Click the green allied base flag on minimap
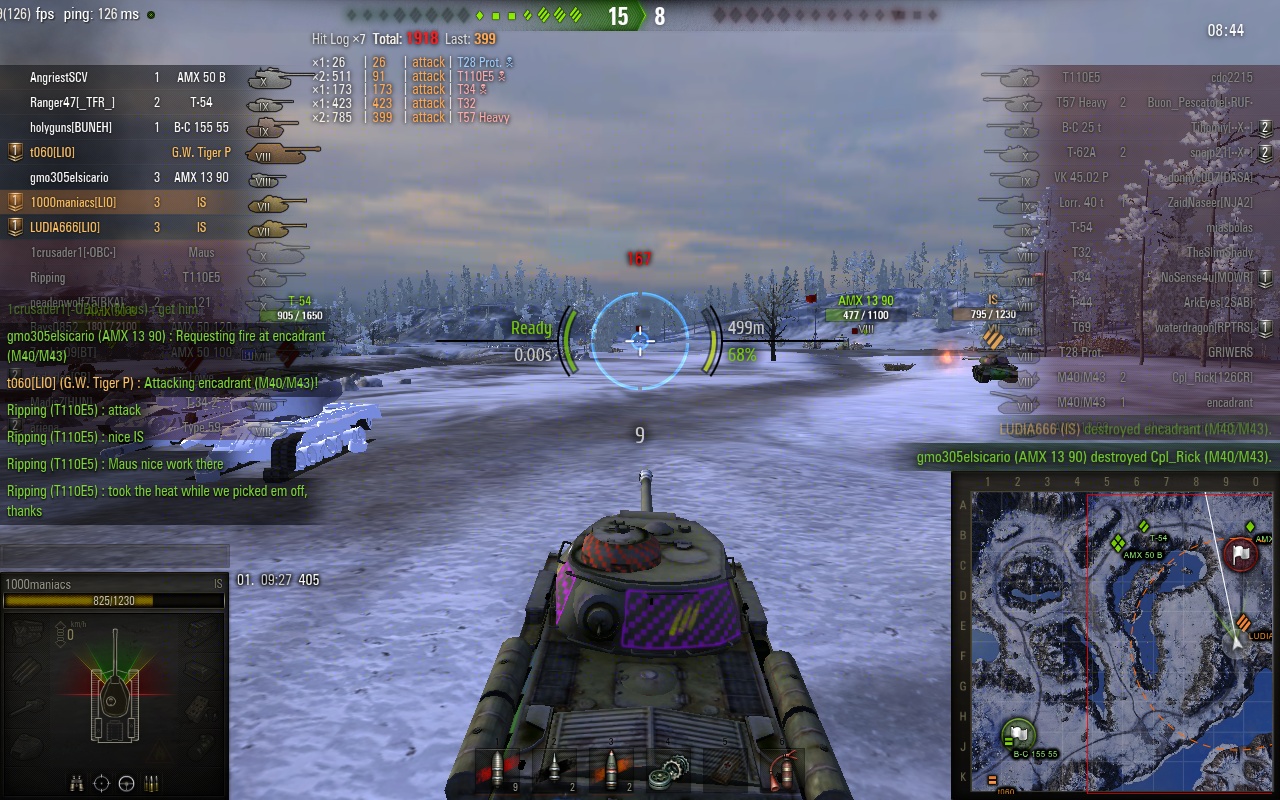The height and width of the screenshot is (800, 1280). click(x=1018, y=734)
